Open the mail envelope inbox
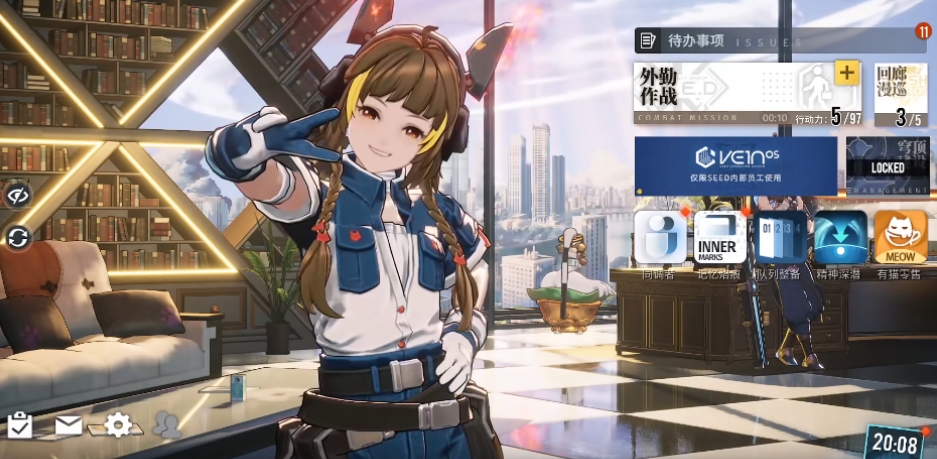This screenshot has width=937, height=459. point(68,426)
